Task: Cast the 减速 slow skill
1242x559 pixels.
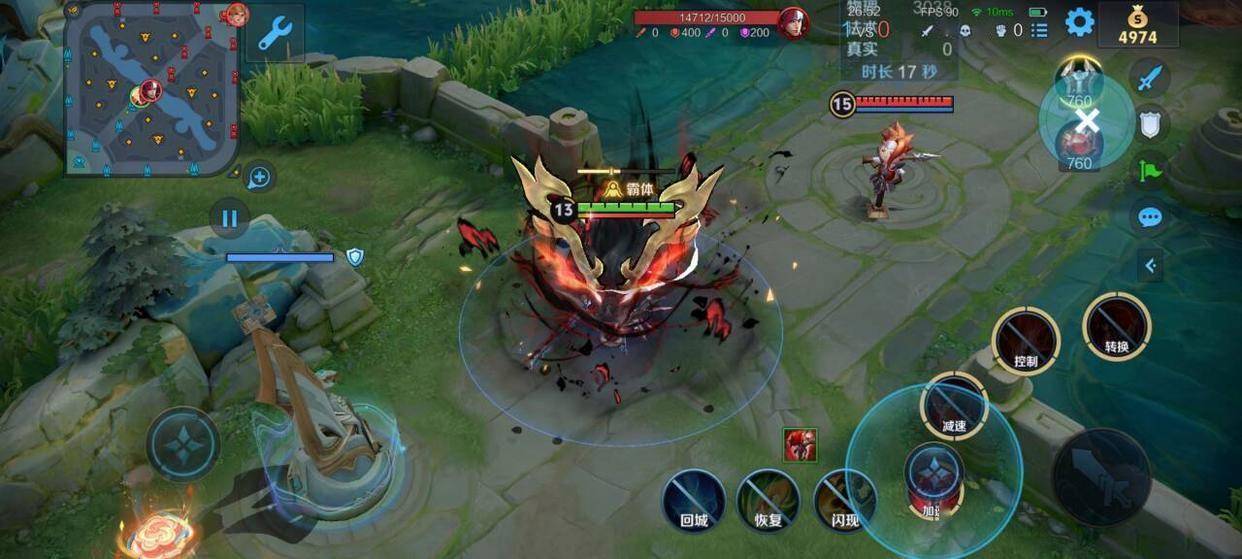Action: coord(954,405)
